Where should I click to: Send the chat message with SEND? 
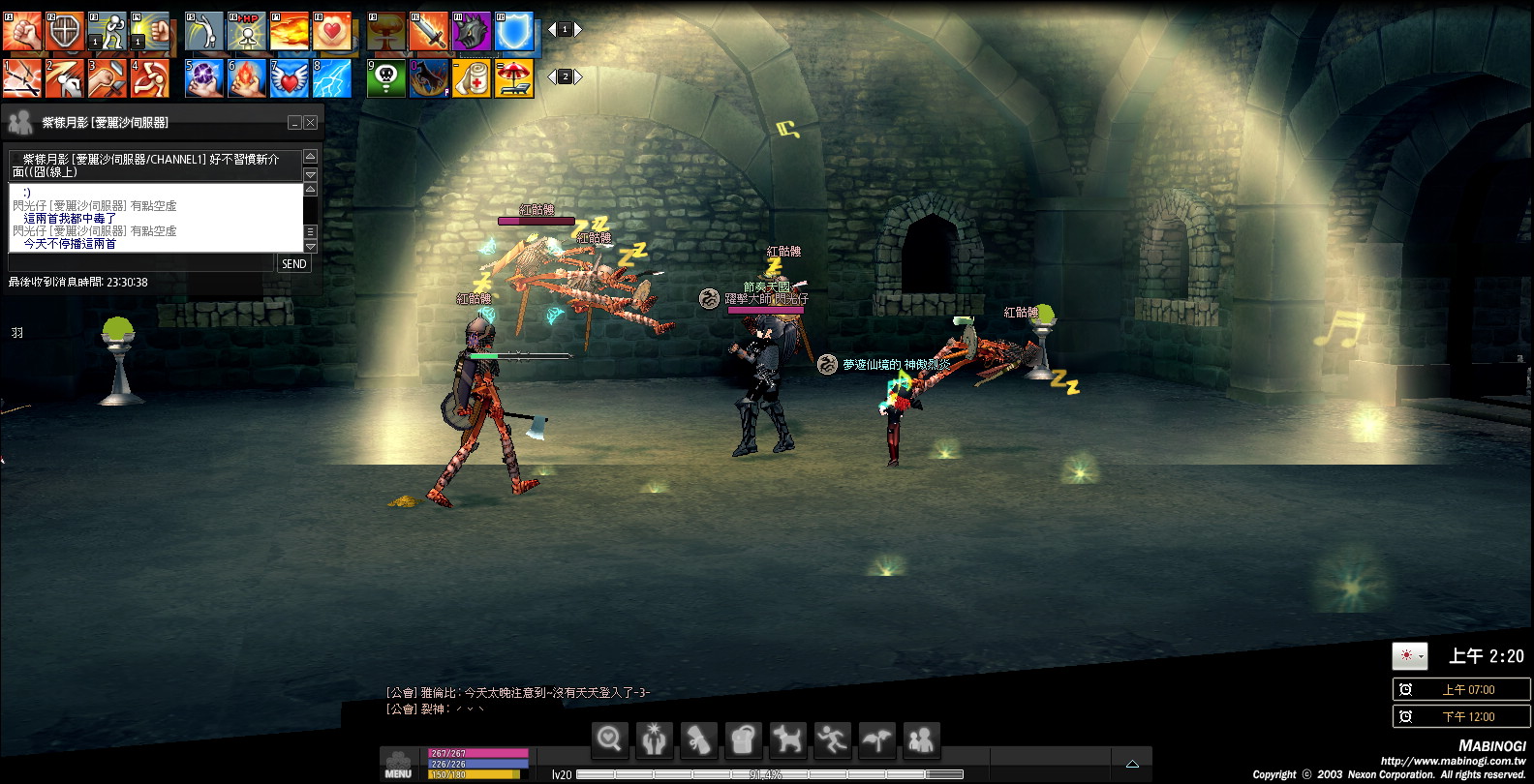point(294,263)
